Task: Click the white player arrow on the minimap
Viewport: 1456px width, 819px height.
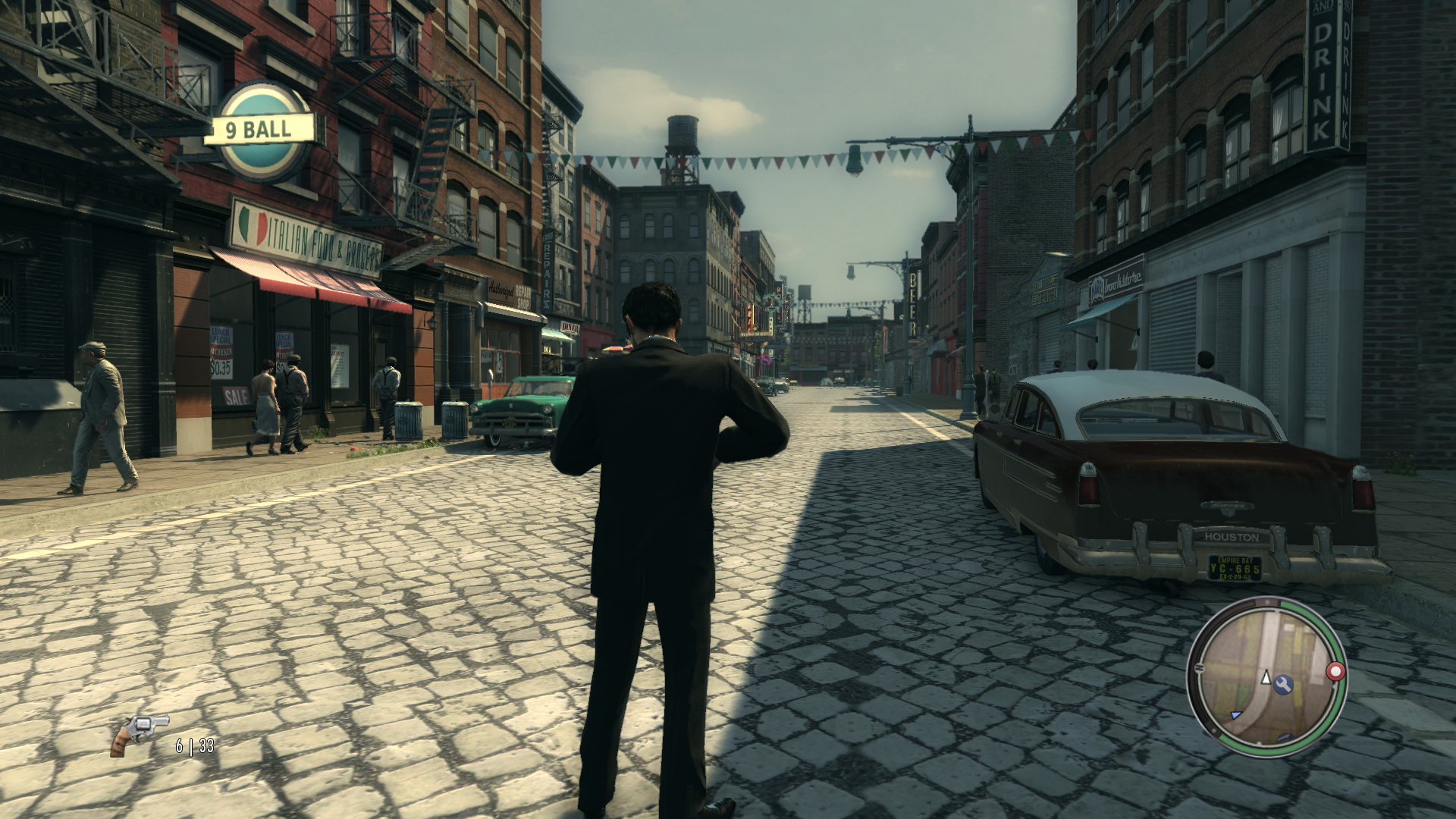Action: tap(1266, 677)
